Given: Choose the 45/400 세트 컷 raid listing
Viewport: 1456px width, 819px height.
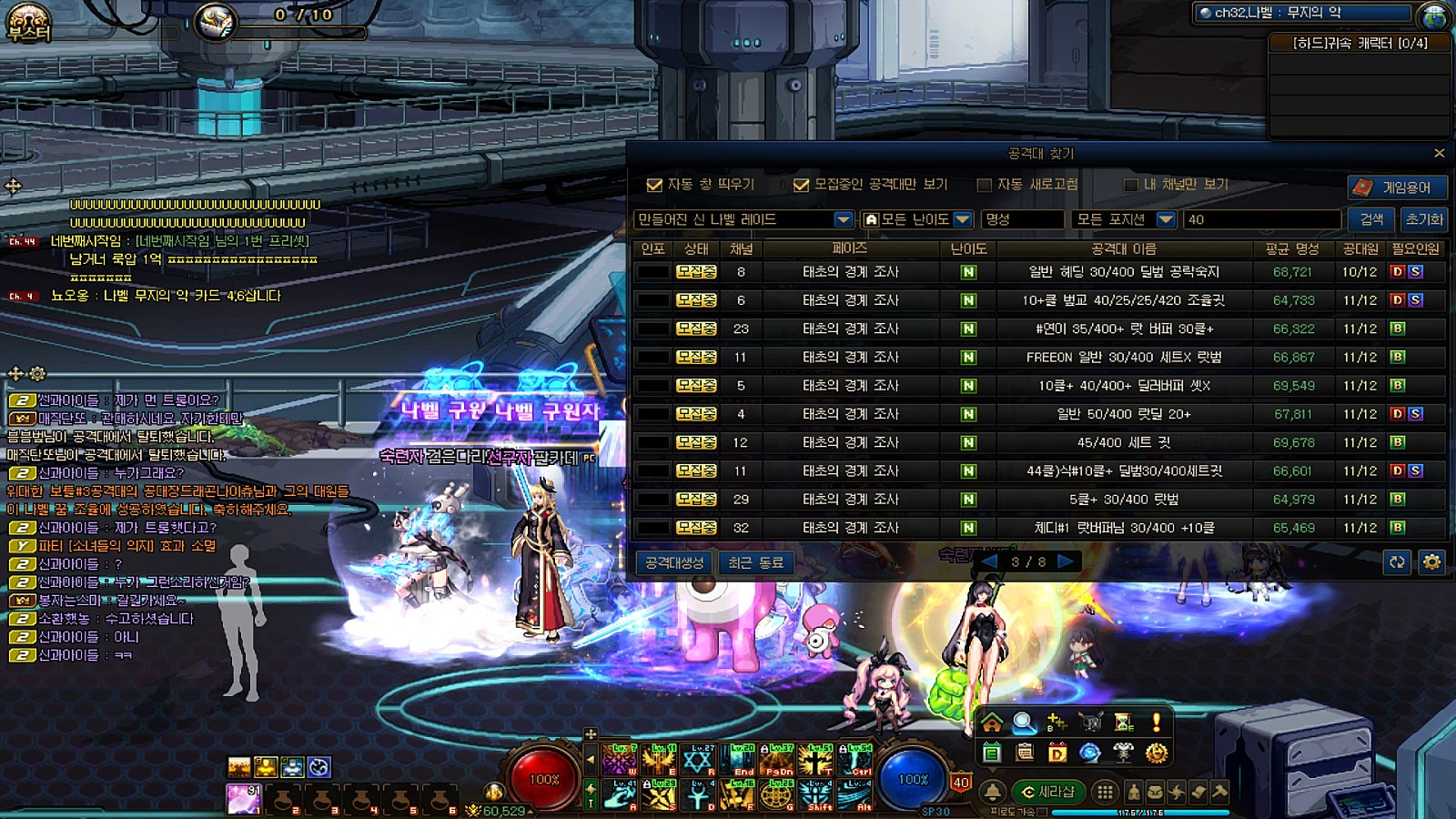Looking at the screenshot, I should (1124, 442).
